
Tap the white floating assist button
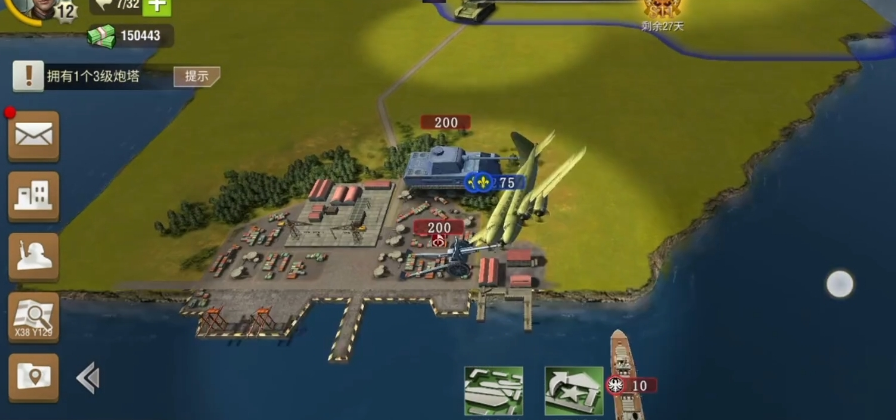pyautogui.click(x=840, y=284)
